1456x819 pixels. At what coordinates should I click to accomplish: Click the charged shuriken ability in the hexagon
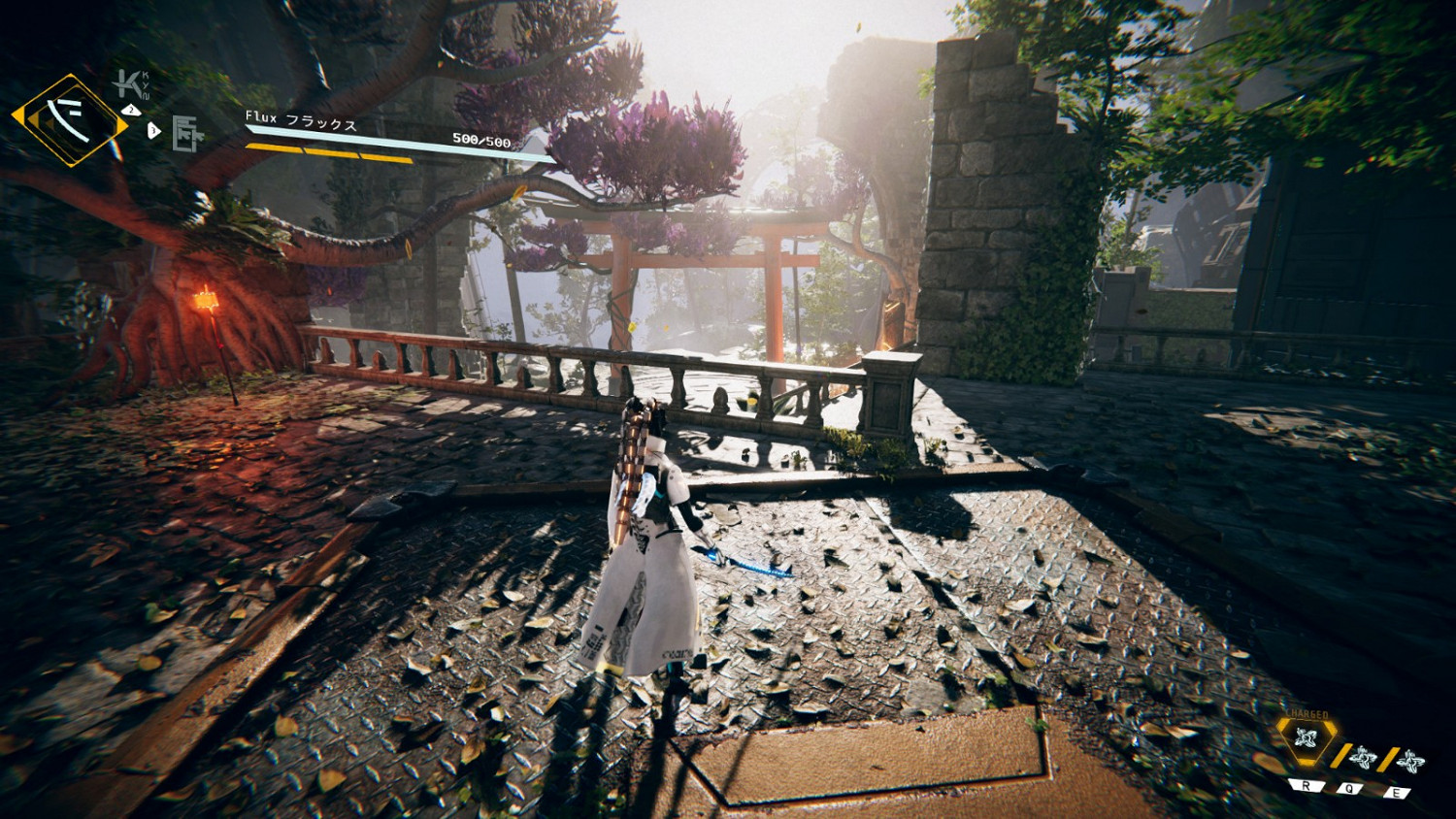click(x=1306, y=737)
